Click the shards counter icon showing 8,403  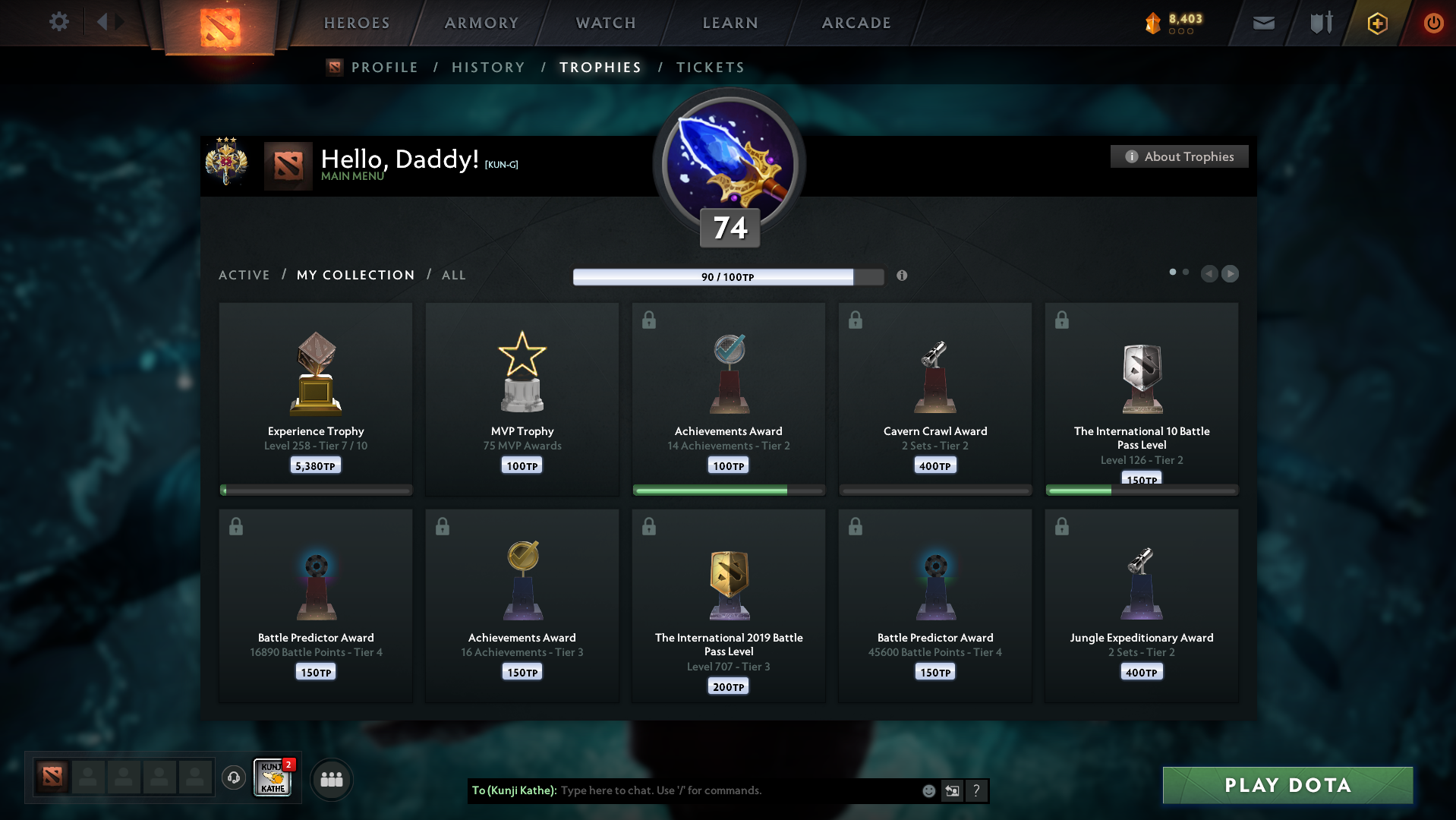(1156, 23)
